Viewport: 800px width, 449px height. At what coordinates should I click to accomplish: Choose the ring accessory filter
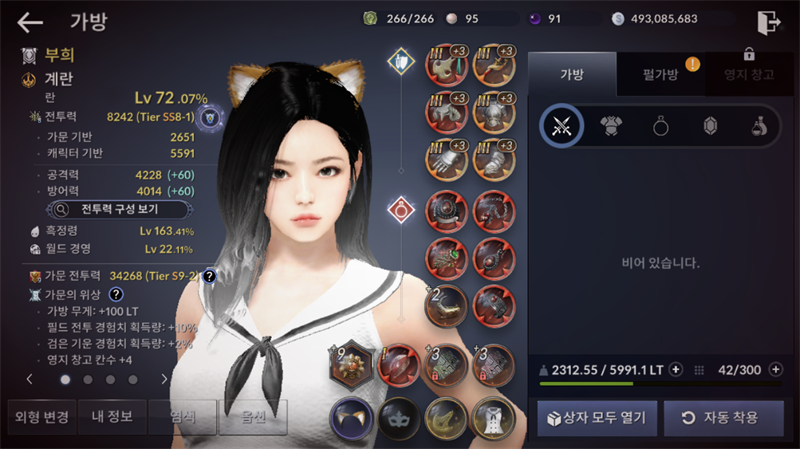pyautogui.click(x=661, y=126)
